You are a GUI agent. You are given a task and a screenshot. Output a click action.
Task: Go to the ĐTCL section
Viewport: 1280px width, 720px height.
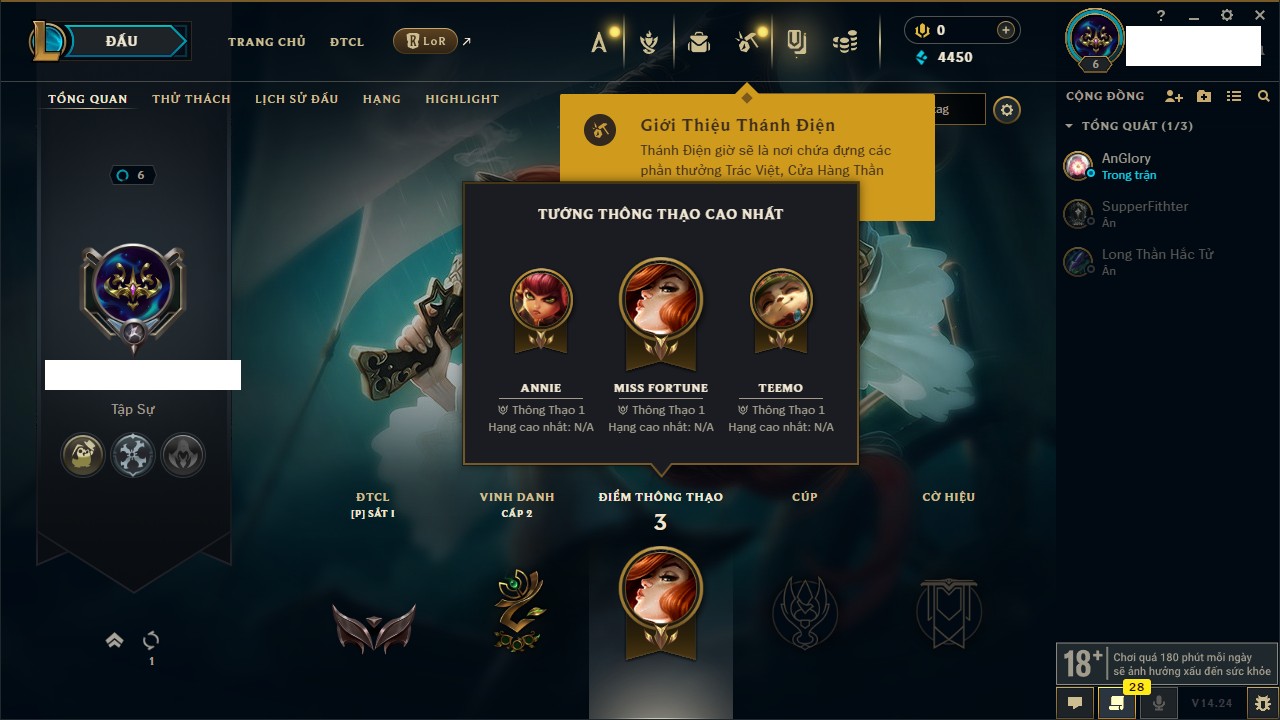point(347,42)
